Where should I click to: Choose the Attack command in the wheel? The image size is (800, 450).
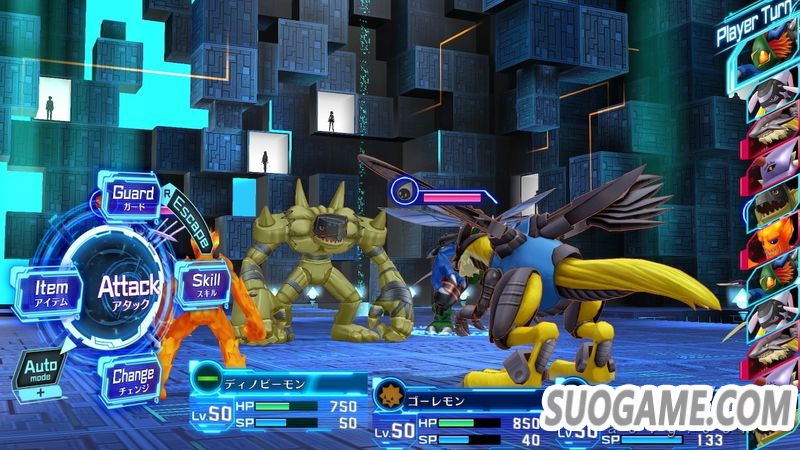tap(129, 291)
